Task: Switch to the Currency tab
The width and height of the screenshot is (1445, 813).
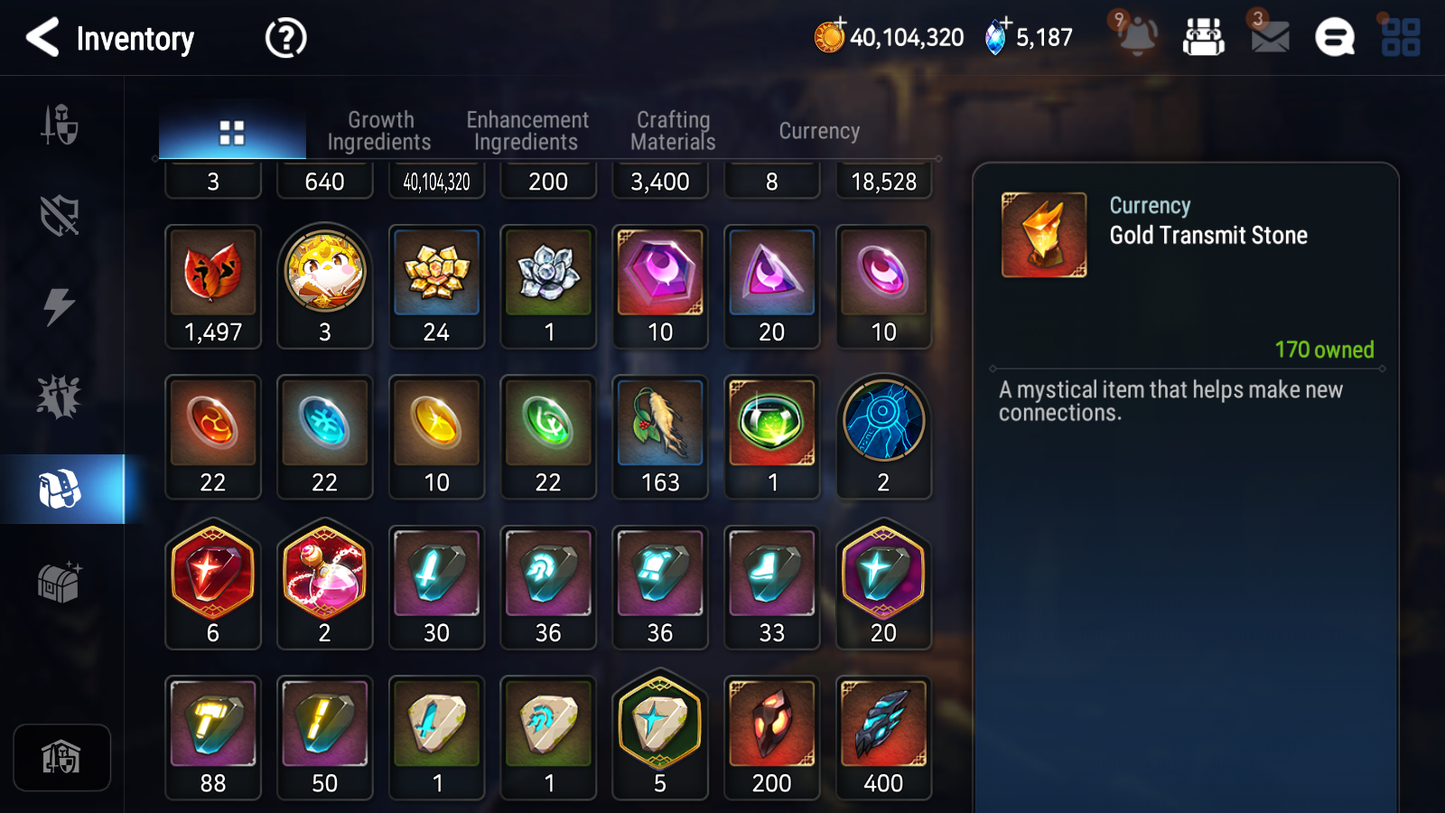Action: (x=818, y=130)
